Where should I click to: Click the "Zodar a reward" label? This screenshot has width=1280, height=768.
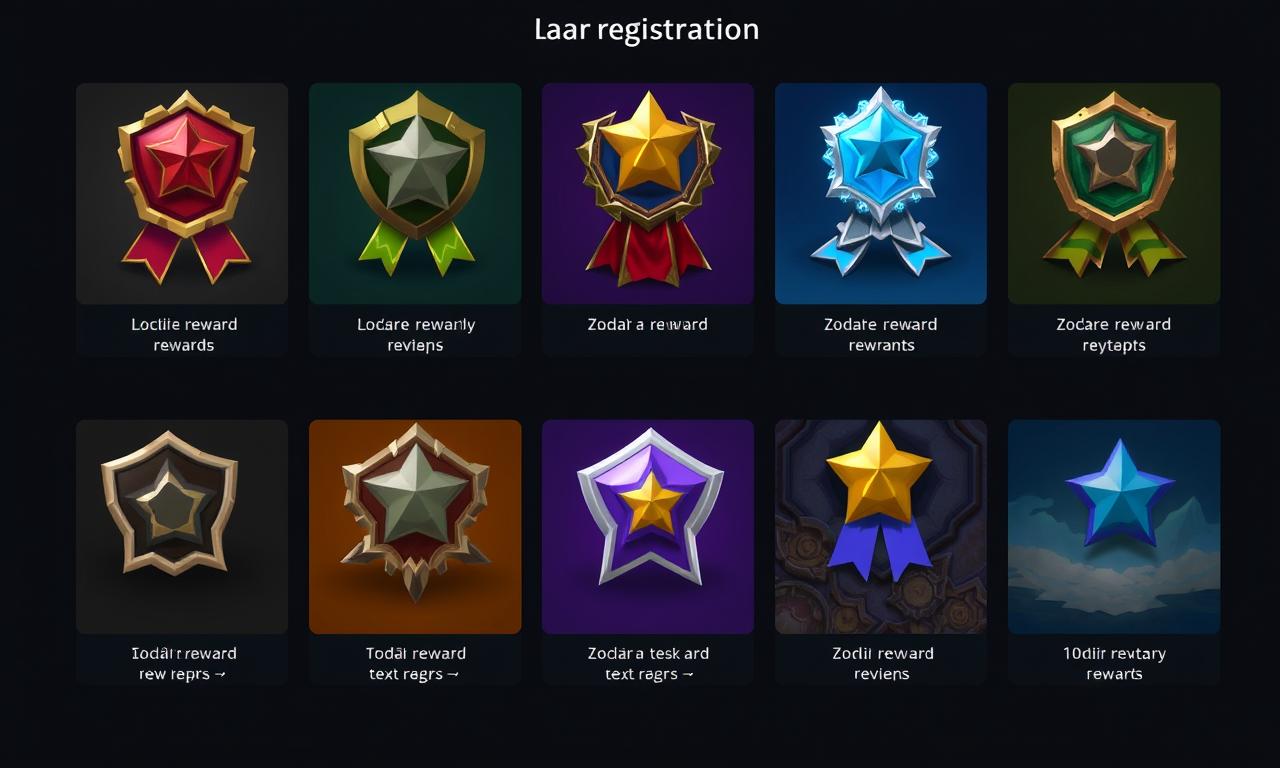648,325
